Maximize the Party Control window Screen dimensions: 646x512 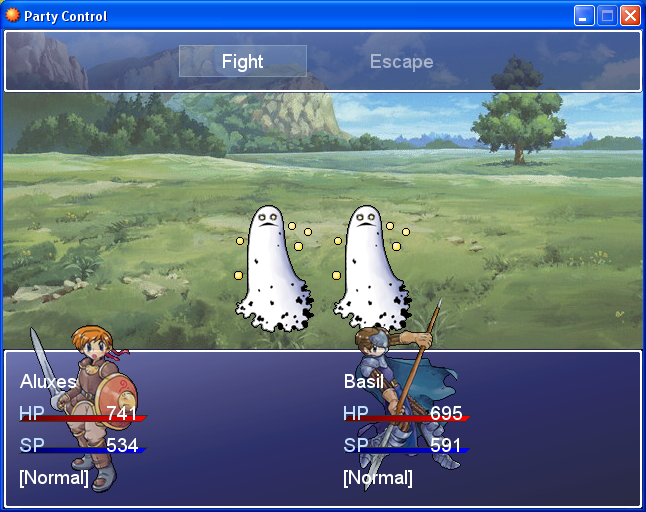pos(607,16)
